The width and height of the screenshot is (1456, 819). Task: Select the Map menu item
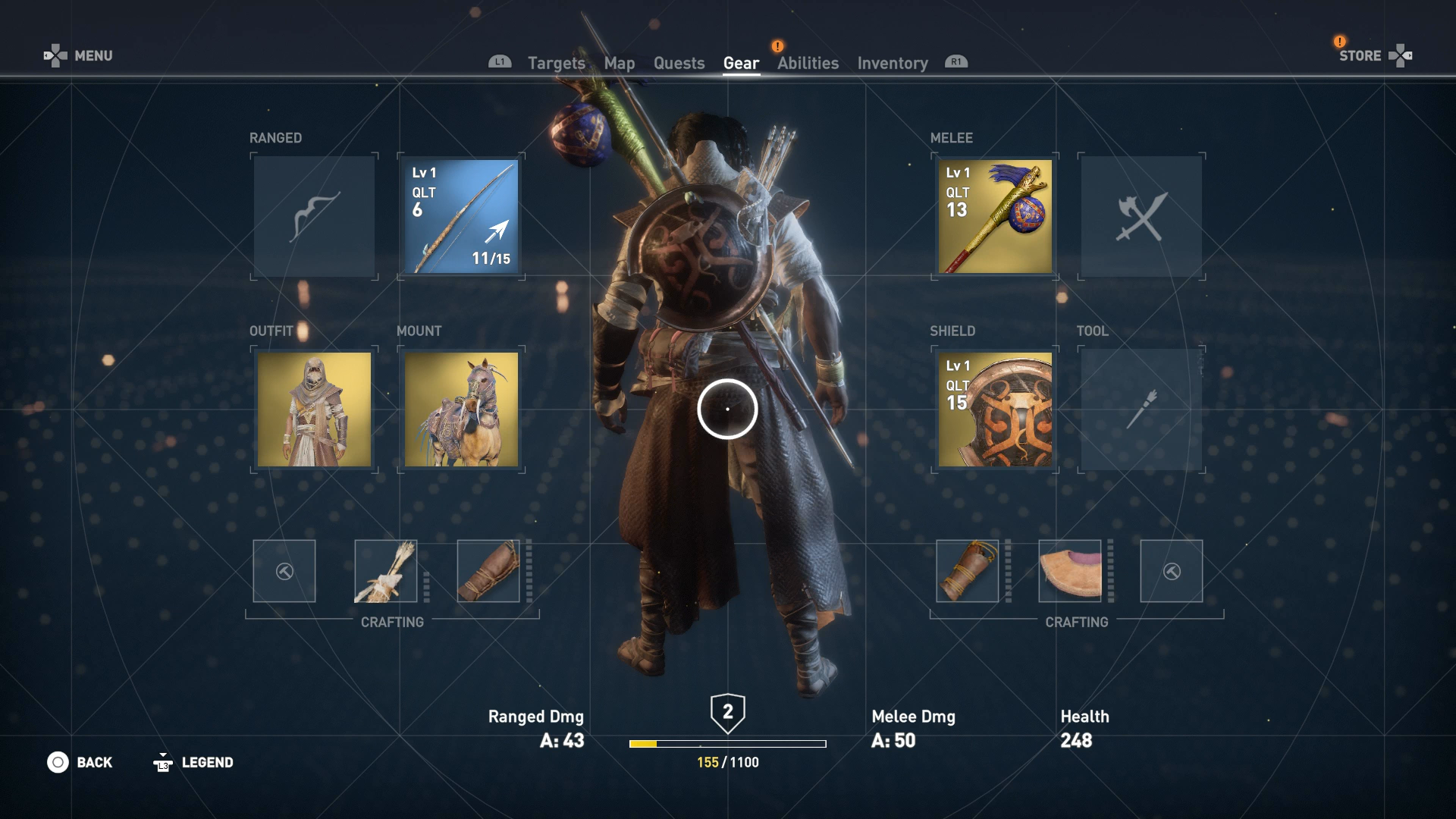(620, 63)
